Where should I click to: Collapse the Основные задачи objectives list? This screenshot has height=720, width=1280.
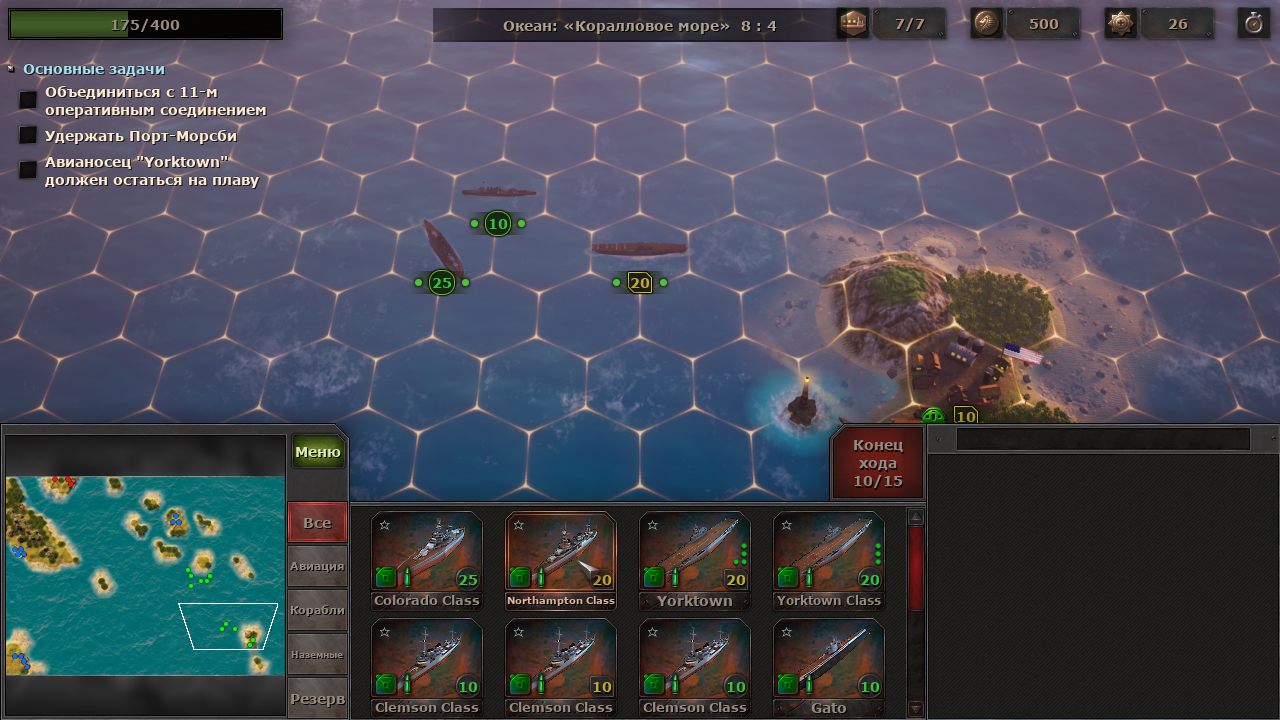click(11, 69)
